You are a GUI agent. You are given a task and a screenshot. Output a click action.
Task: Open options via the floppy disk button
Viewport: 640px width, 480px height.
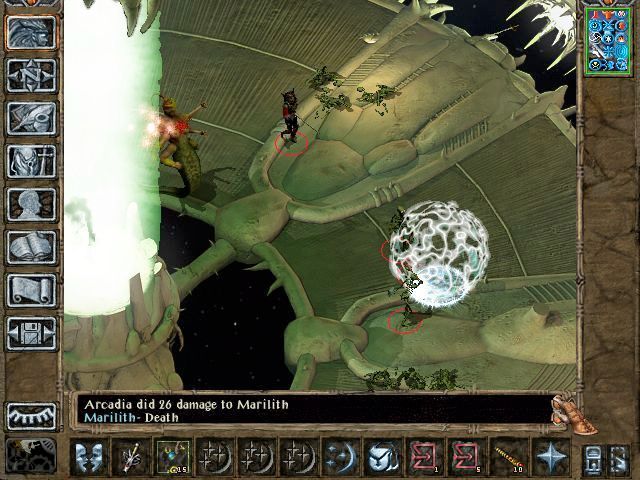[31, 333]
